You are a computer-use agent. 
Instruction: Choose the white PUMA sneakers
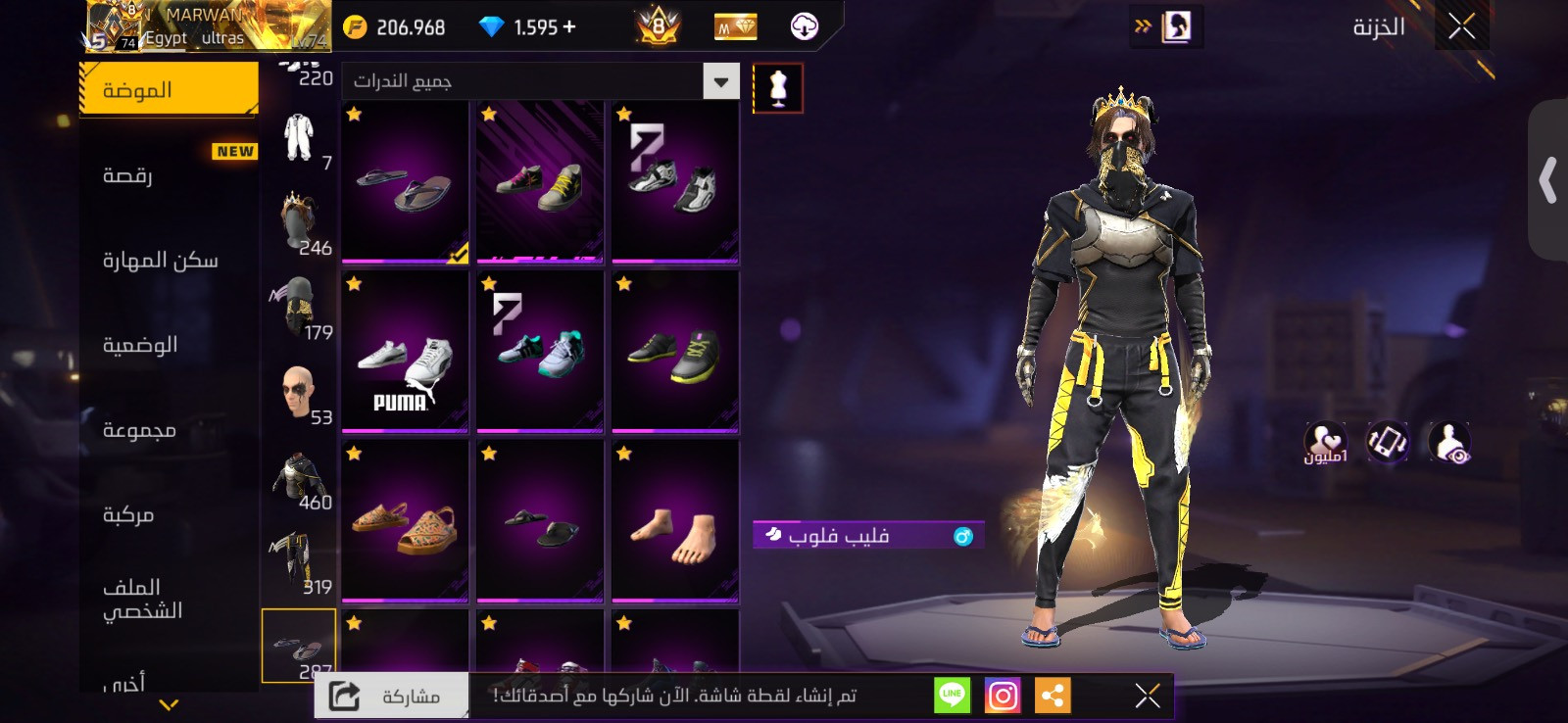(x=405, y=353)
